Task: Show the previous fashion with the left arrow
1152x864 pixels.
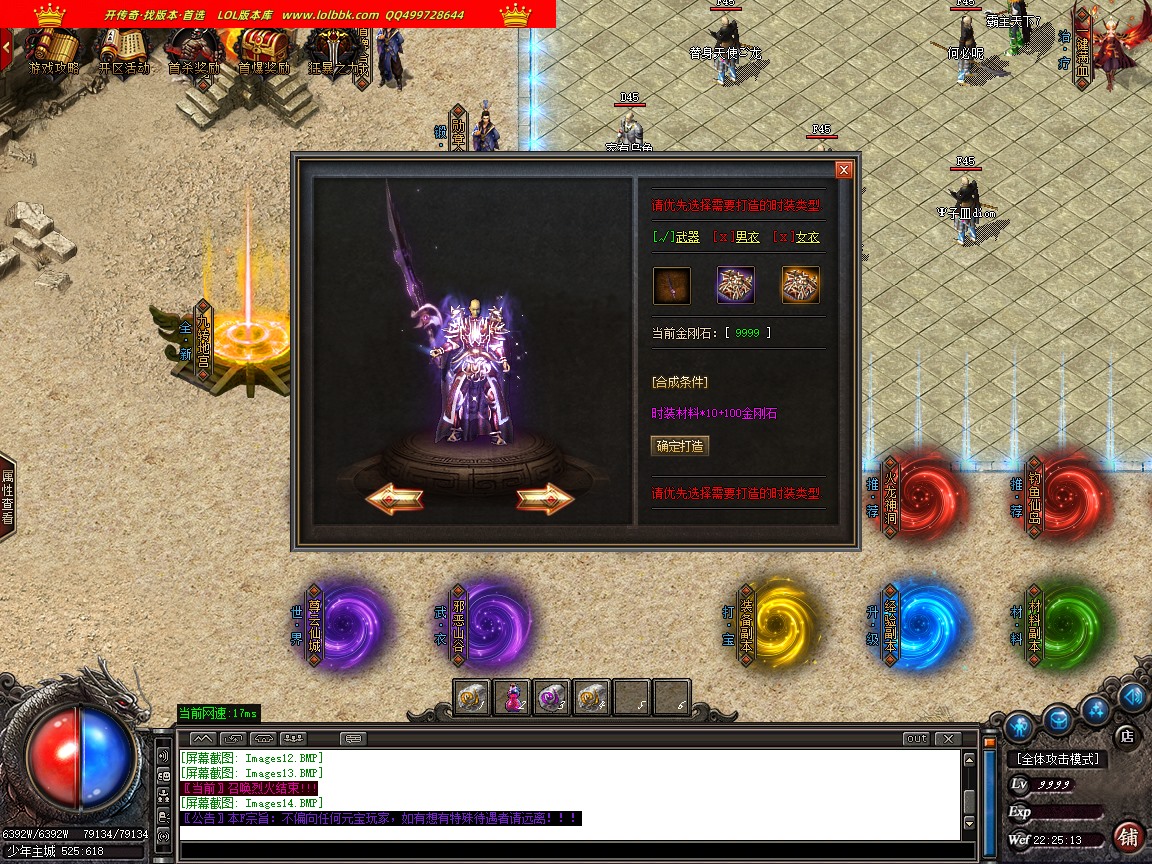Action: (x=394, y=498)
